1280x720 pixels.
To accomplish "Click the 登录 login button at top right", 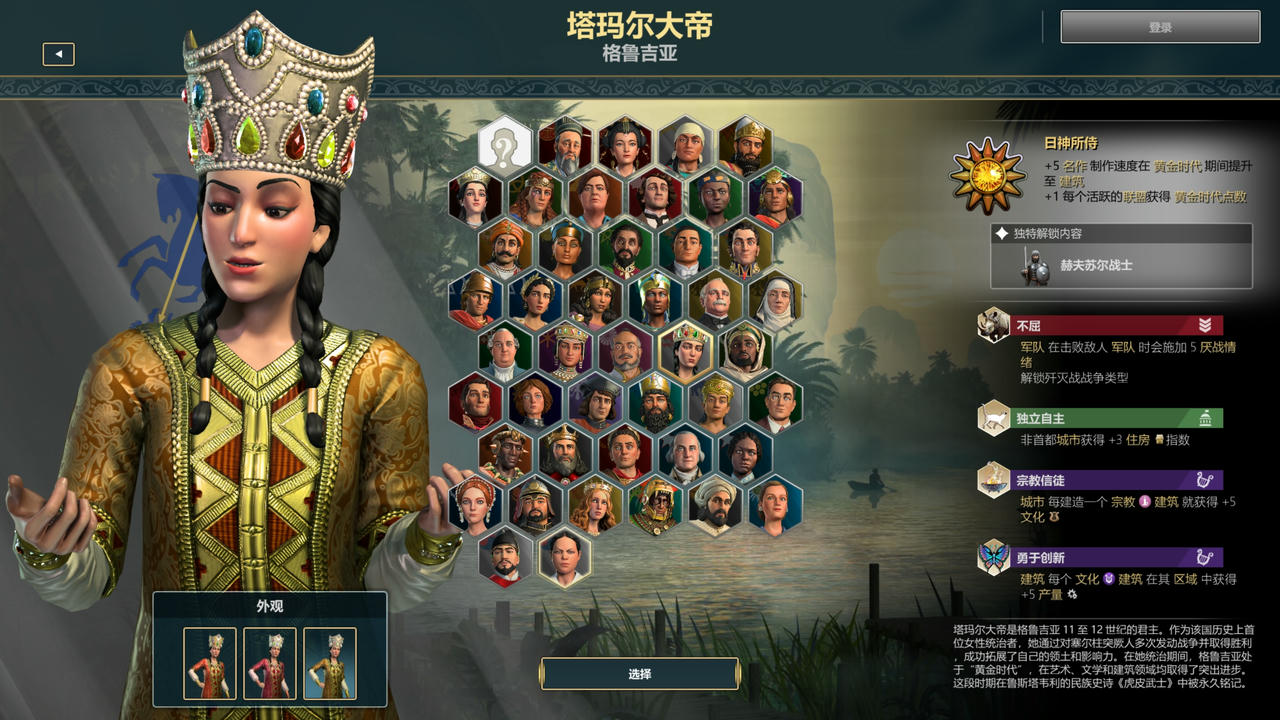I will point(1160,27).
